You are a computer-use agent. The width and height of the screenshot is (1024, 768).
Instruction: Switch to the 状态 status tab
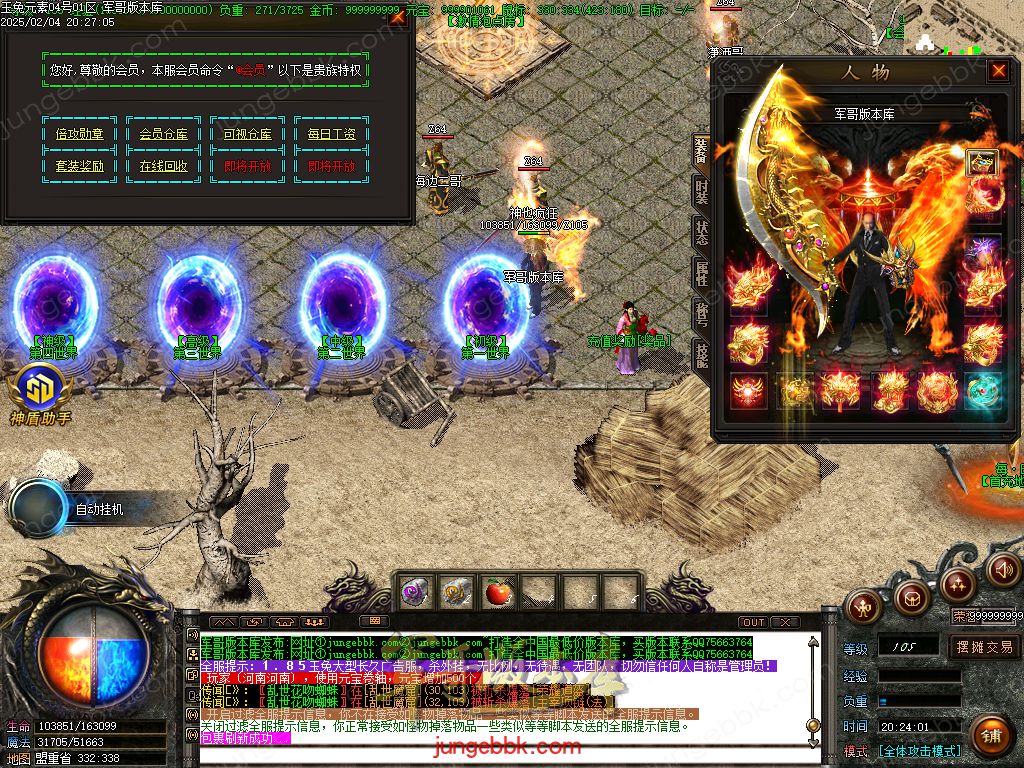(x=701, y=233)
